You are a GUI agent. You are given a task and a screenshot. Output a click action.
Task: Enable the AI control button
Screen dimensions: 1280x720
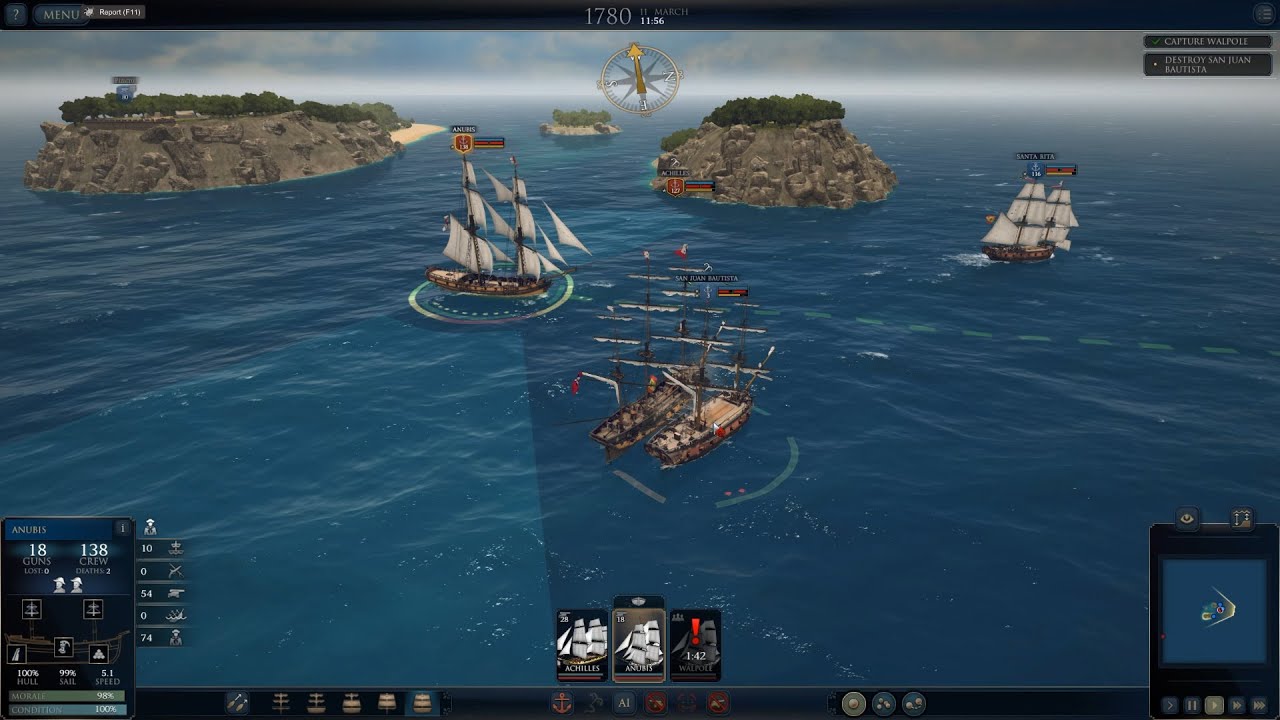tap(623, 703)
